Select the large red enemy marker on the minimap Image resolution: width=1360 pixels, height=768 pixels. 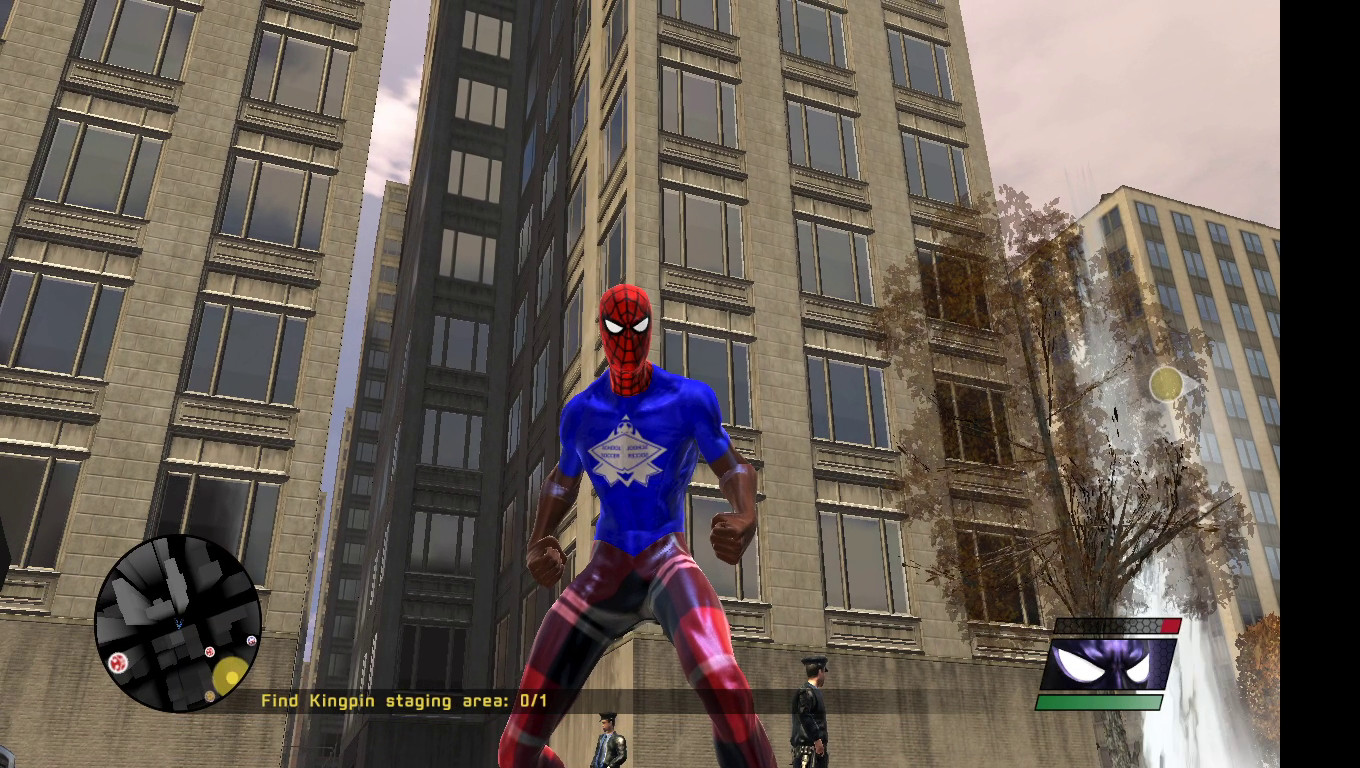click(x=119, y=662)
